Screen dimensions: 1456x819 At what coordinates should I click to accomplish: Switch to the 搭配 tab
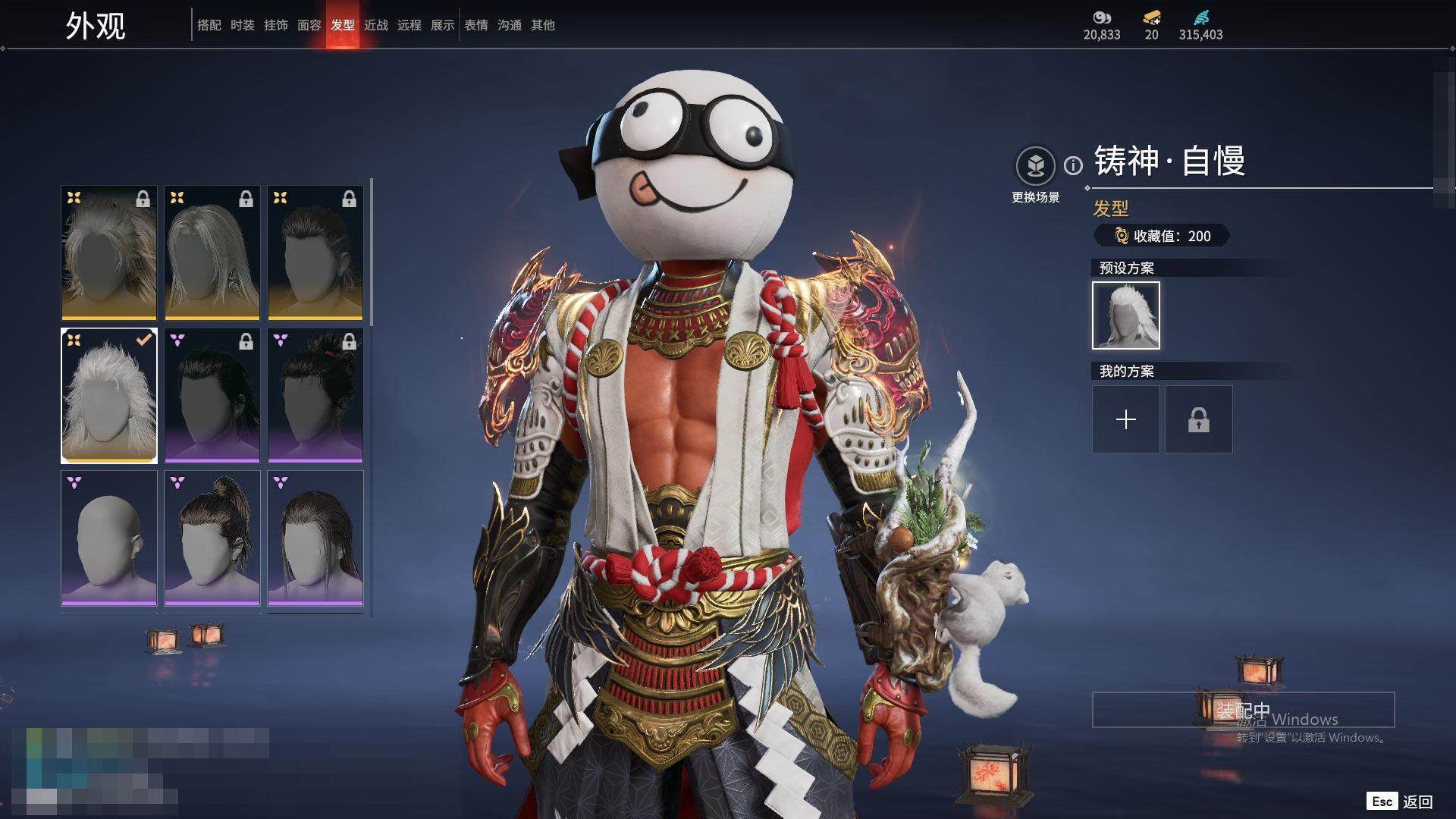(209, 25)
